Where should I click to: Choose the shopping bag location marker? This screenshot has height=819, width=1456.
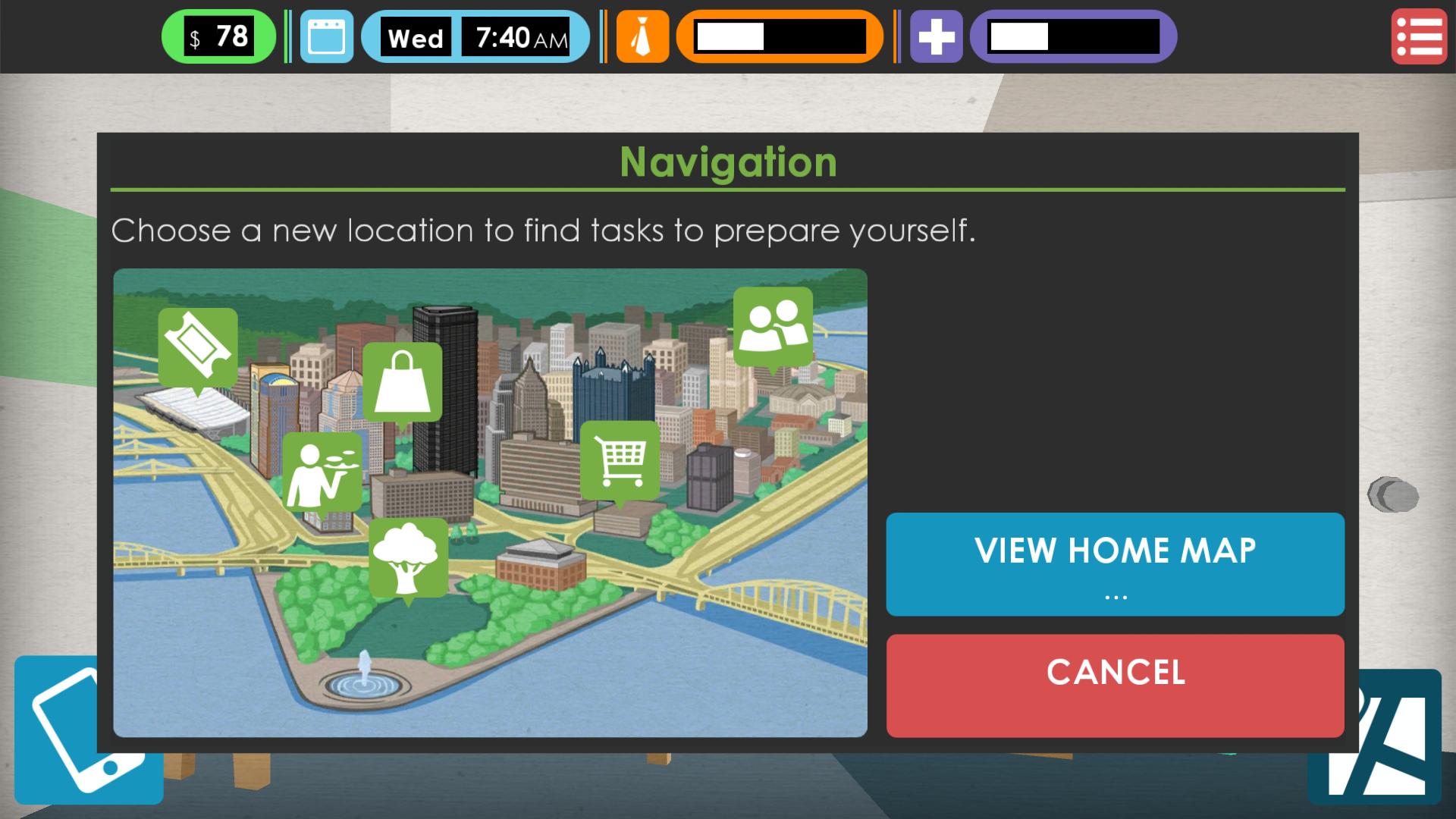(402, 381)
